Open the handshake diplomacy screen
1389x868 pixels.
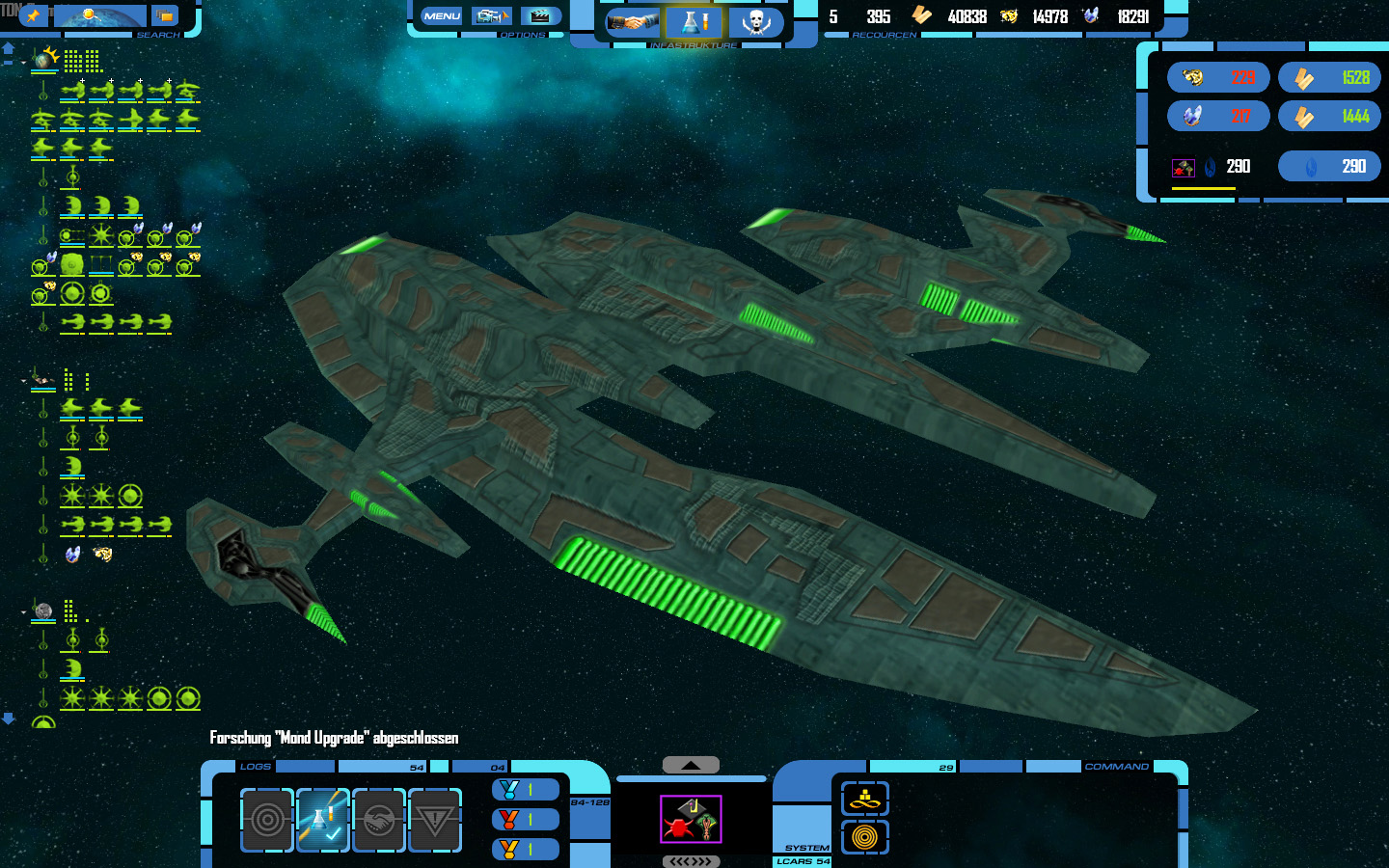click(x=632, y=21)
